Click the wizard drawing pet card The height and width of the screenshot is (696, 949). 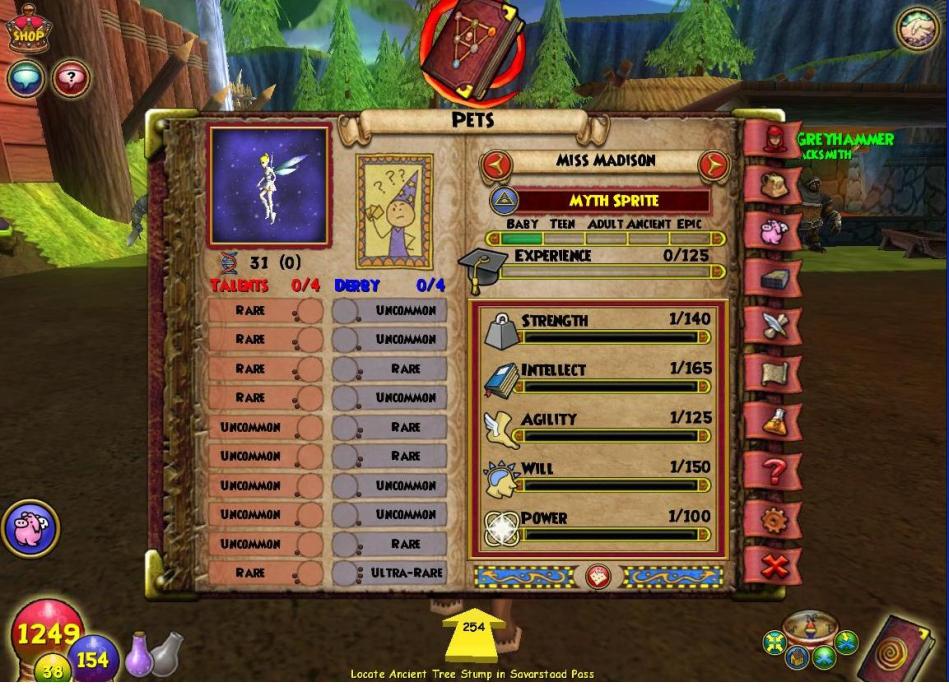click(395, 211)
